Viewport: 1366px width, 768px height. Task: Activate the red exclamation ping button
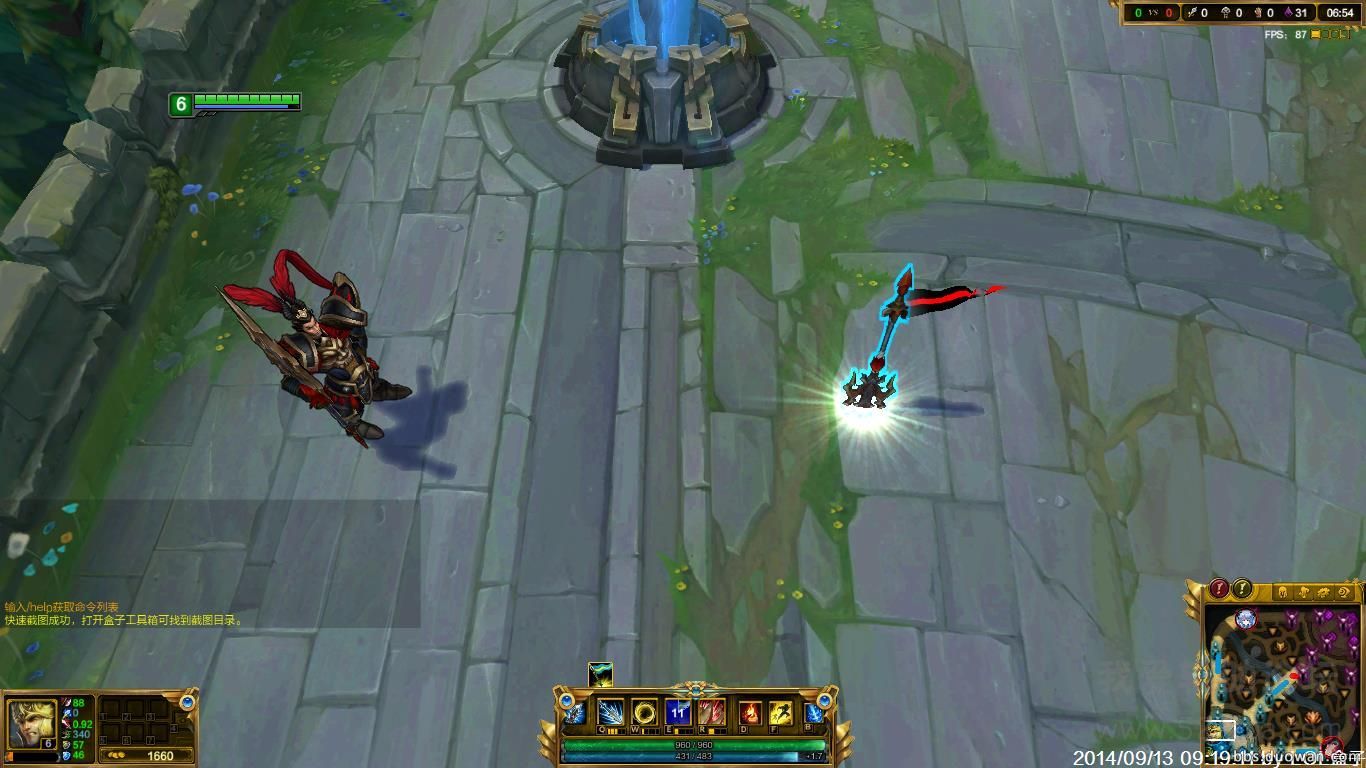1219,589
